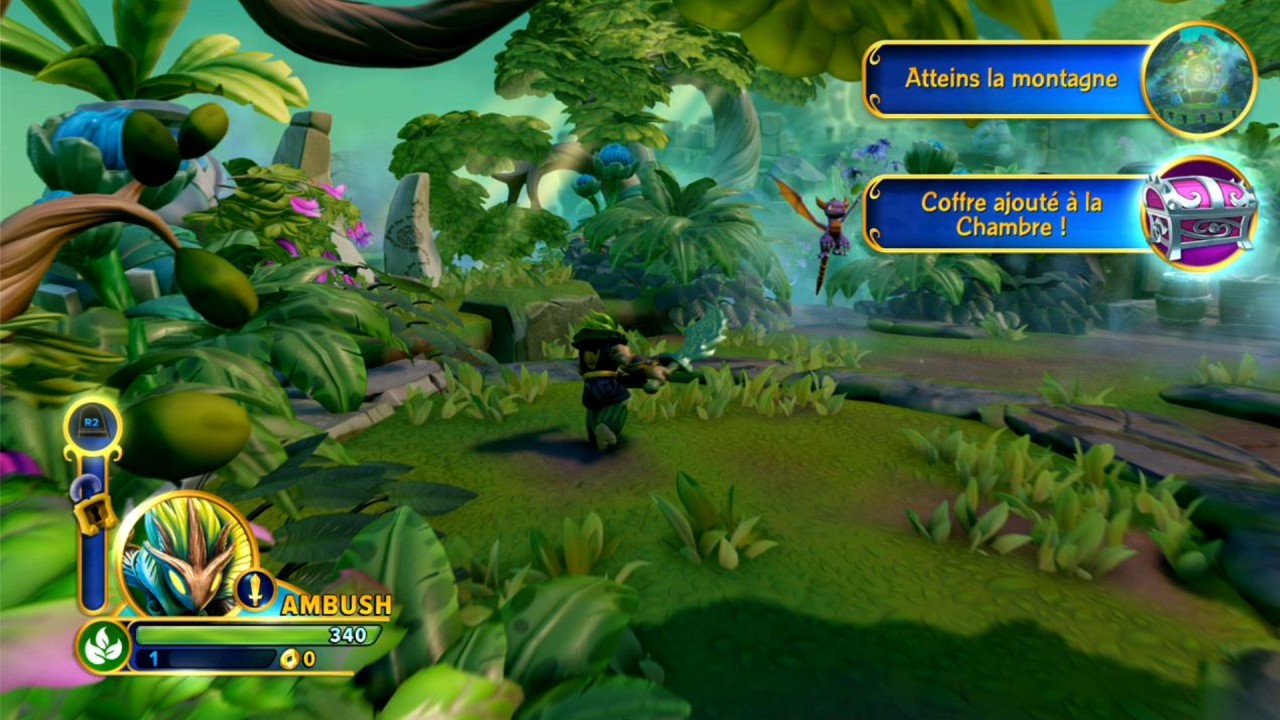
Task: Click the sword emblem beside Ambush's name
Action: coord(255,589)
